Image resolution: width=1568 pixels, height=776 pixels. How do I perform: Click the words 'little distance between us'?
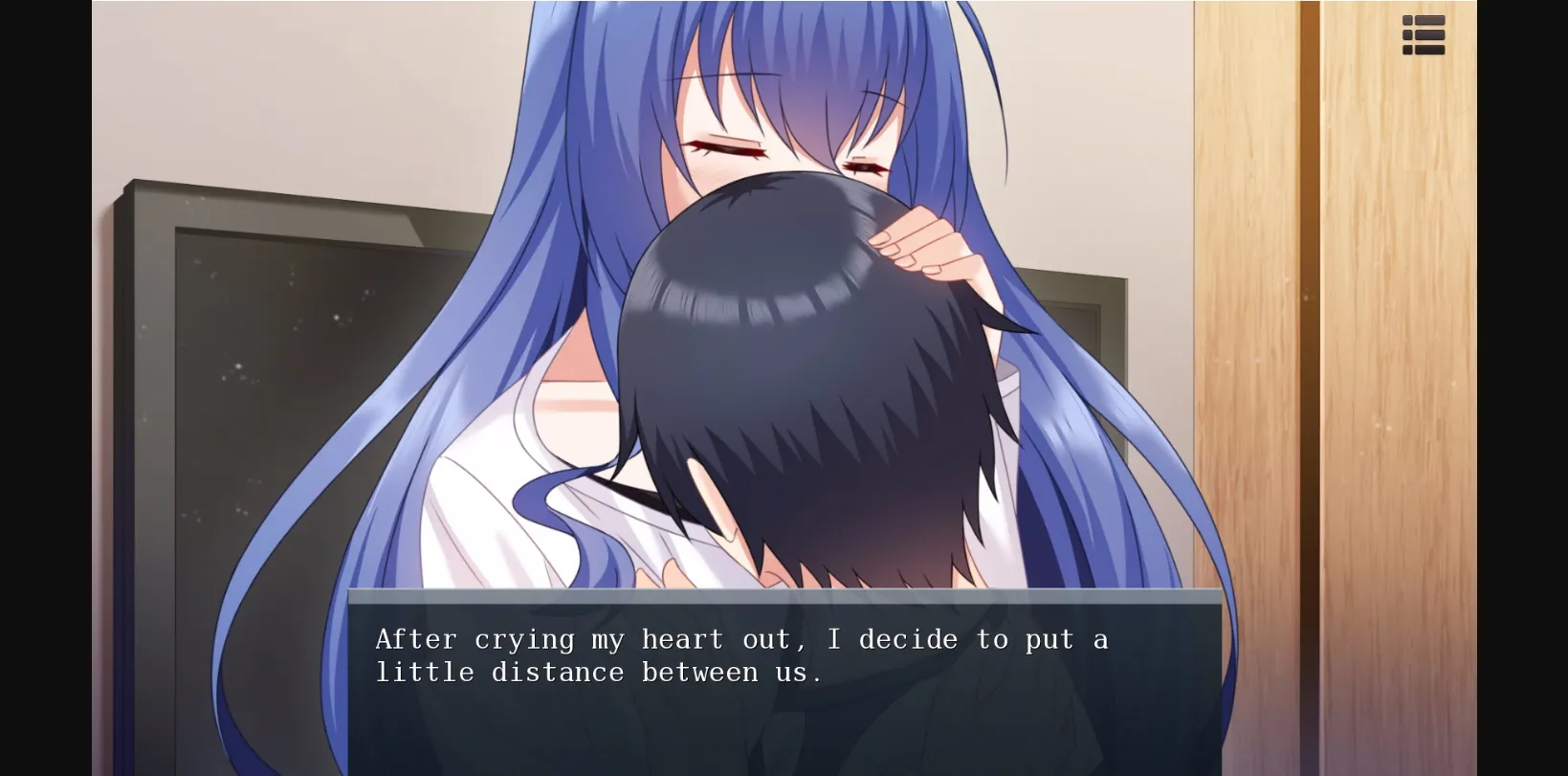599,671
